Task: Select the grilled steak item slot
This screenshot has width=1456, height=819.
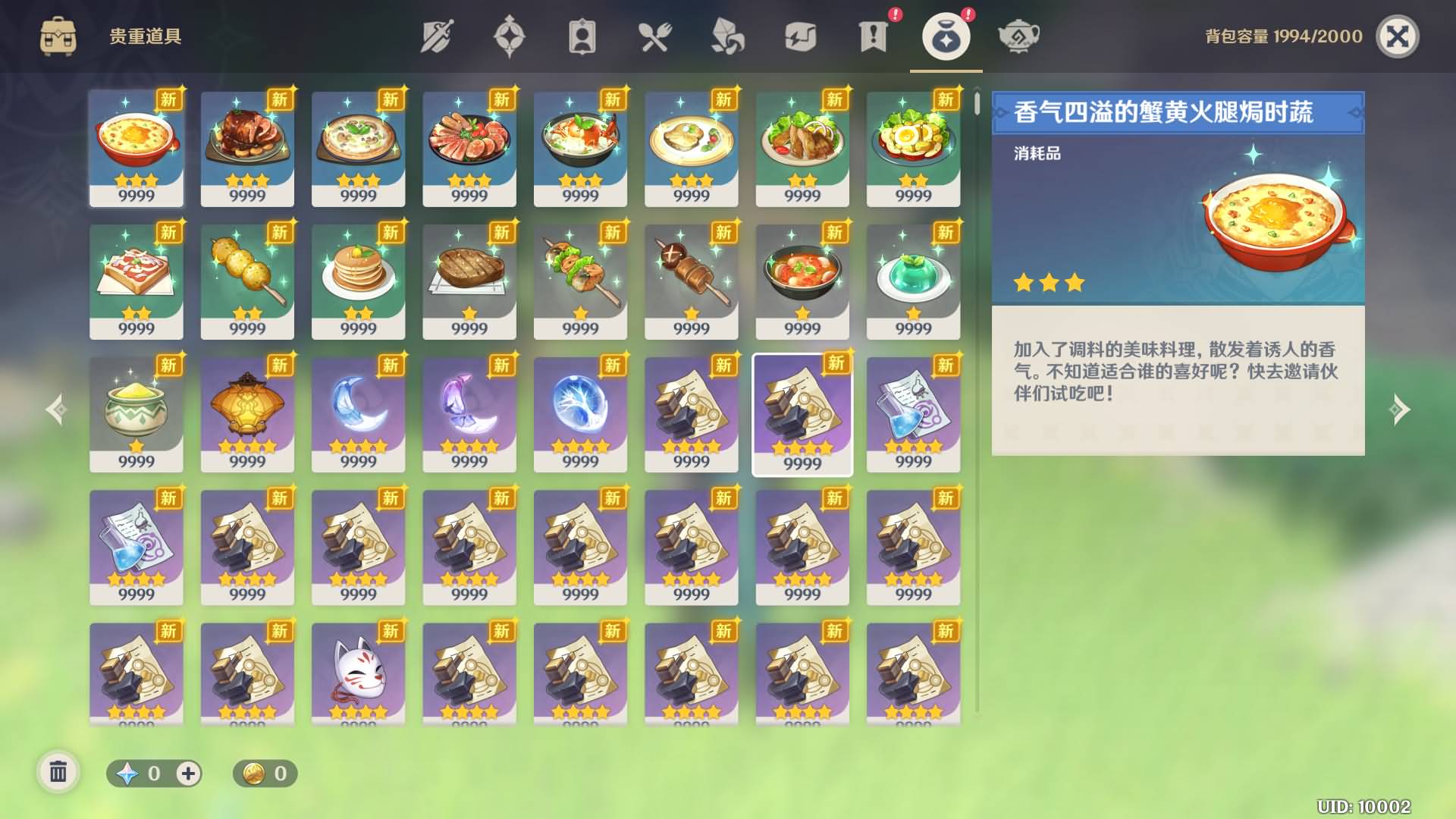Action: point(469,281)
